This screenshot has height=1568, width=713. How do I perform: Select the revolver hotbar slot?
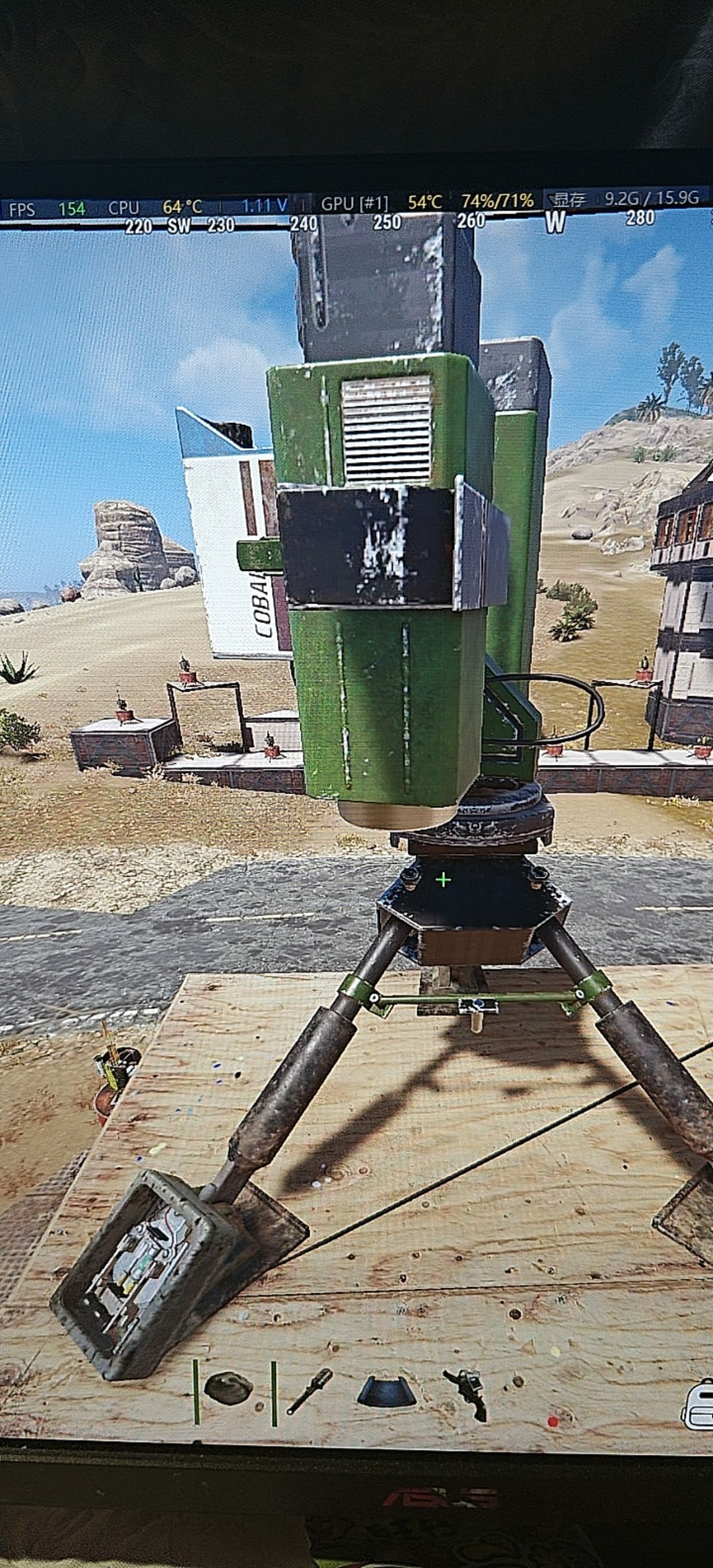[x=467, y=1392]
